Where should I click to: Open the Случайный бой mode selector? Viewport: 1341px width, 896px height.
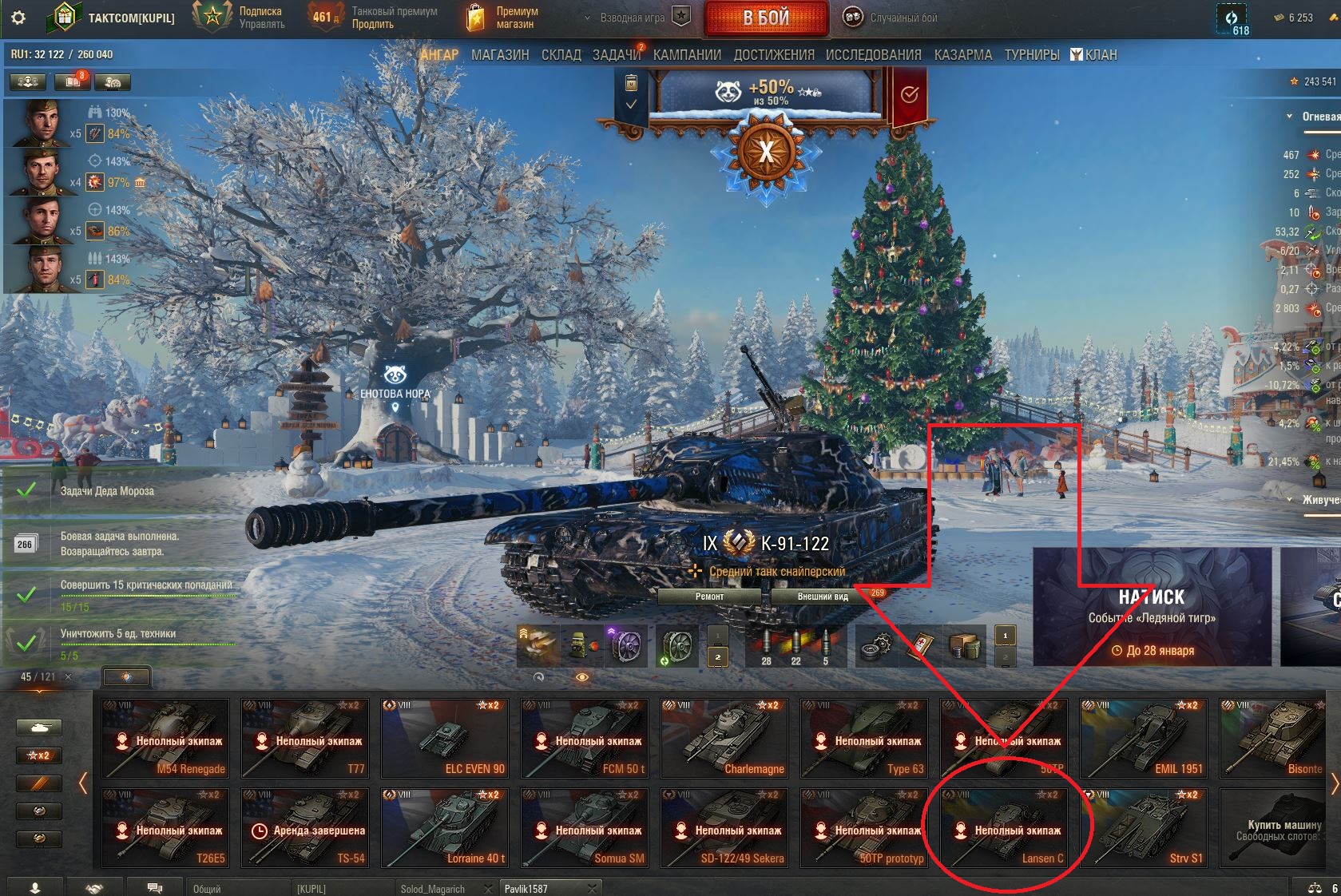tap(893, 18)
